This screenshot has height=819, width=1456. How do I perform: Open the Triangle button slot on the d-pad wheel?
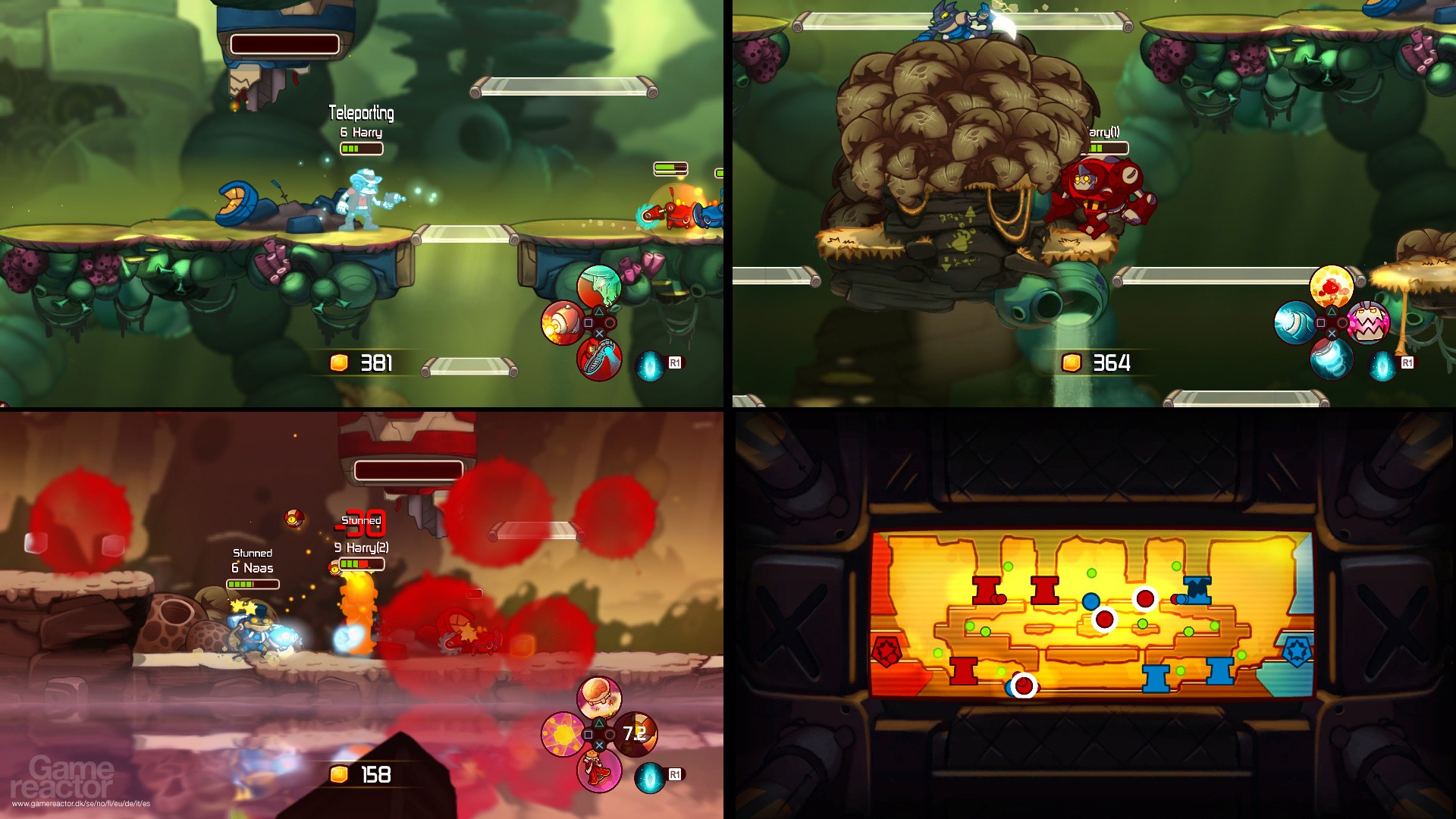599,311
